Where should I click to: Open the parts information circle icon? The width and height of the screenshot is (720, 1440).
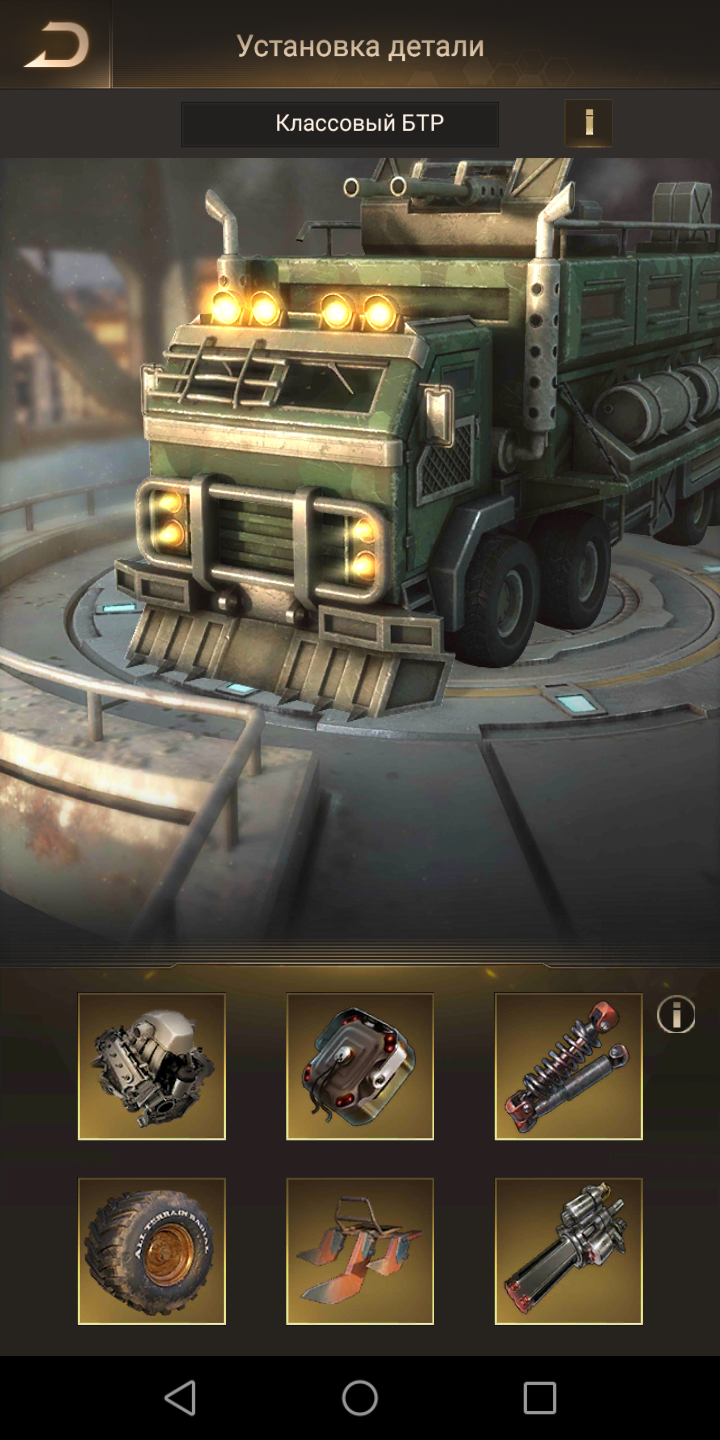pos(676,1016)
